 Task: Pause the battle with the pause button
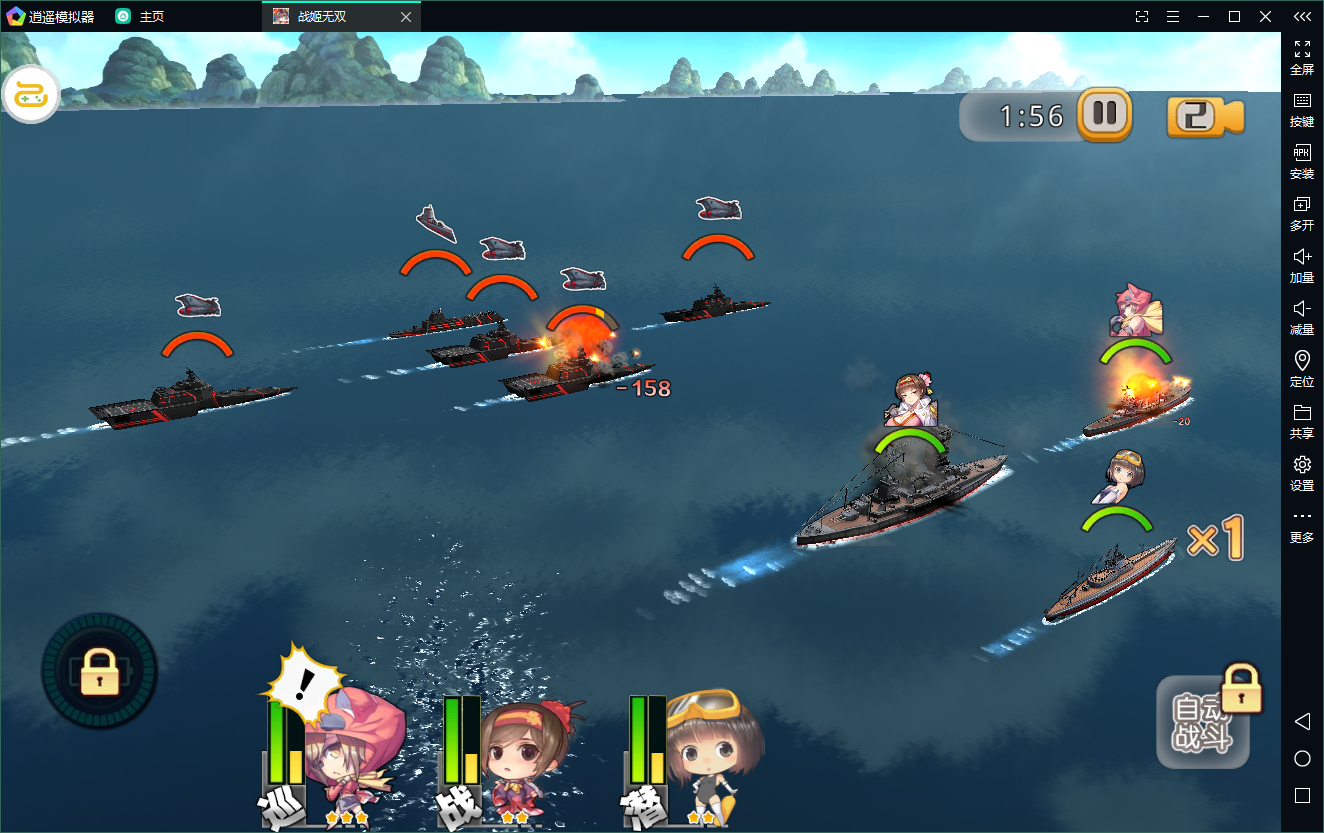[x=1104, y=114]
